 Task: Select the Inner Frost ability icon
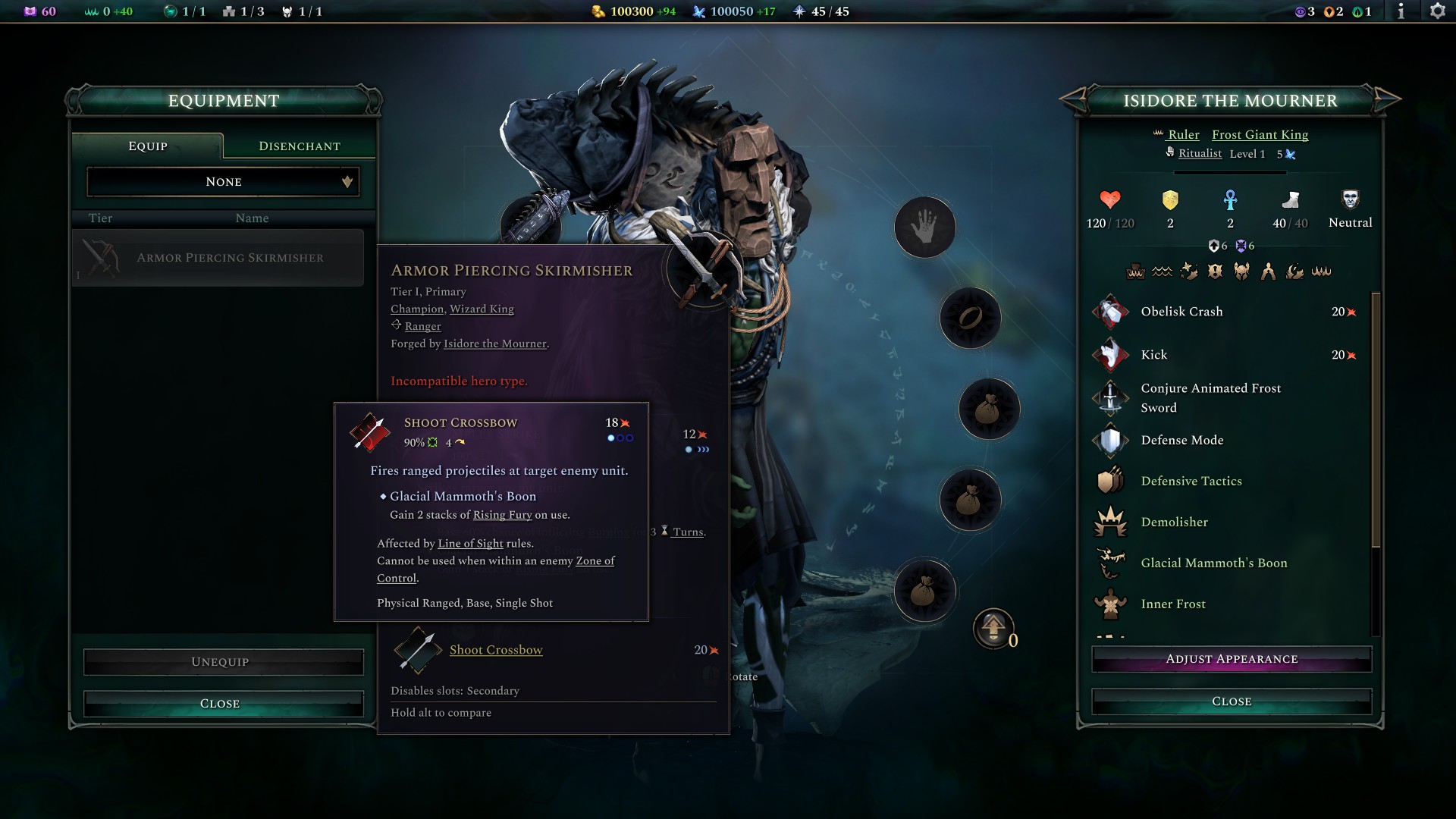[x=1111, y=604]
